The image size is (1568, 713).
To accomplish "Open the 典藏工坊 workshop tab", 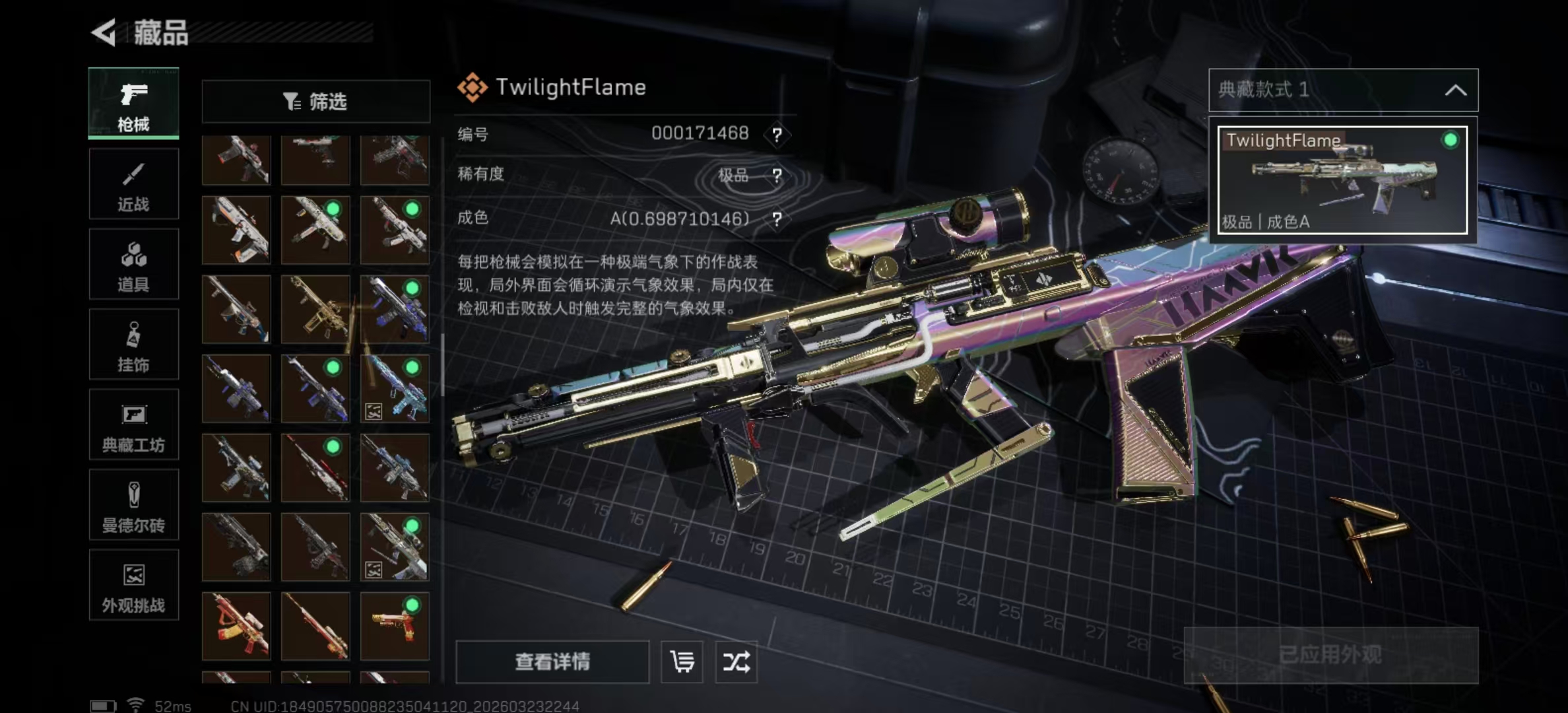I will [x=133, y=425].
